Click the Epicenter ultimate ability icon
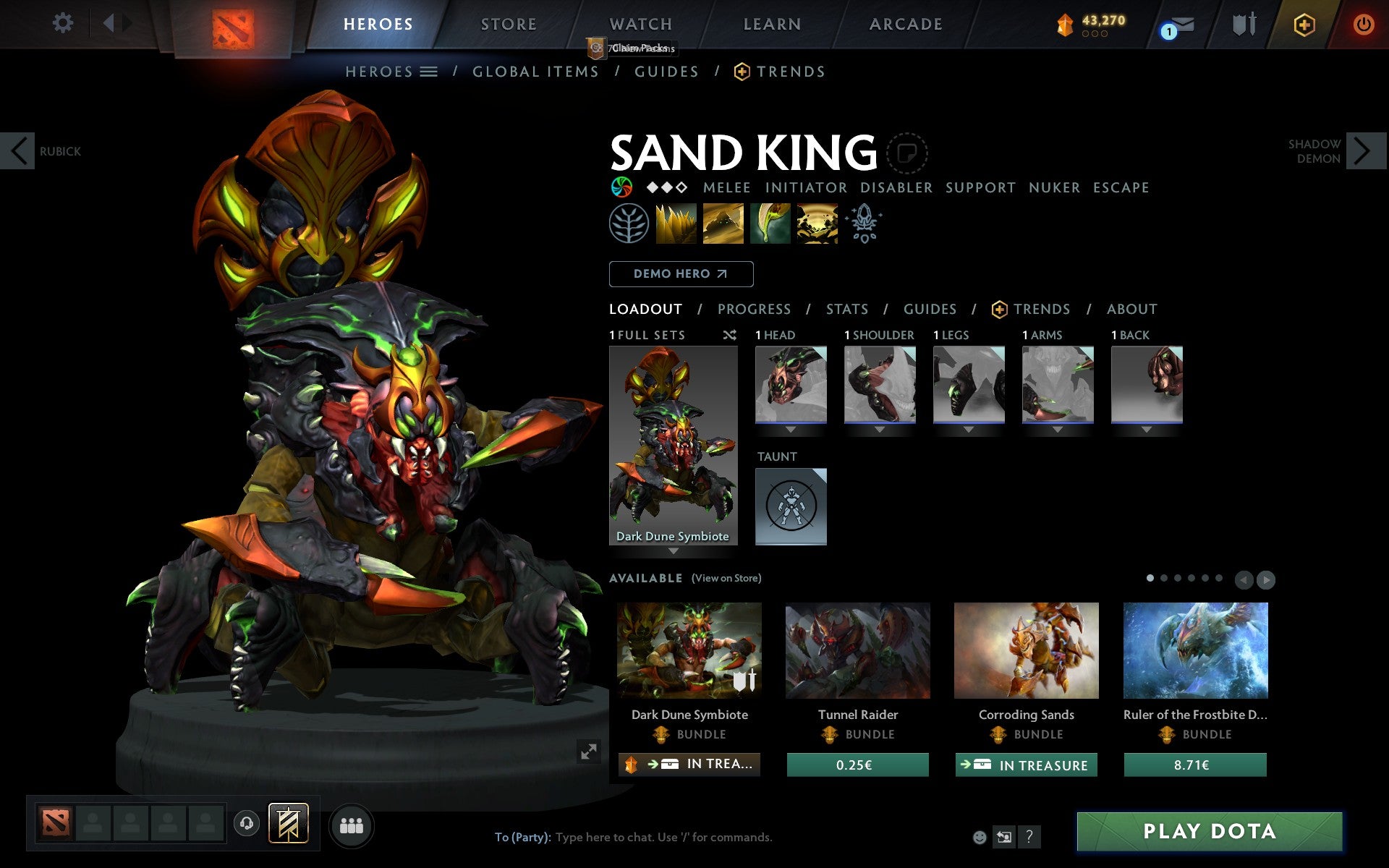This screenshot has width=1389, height=868. (816, 224)
